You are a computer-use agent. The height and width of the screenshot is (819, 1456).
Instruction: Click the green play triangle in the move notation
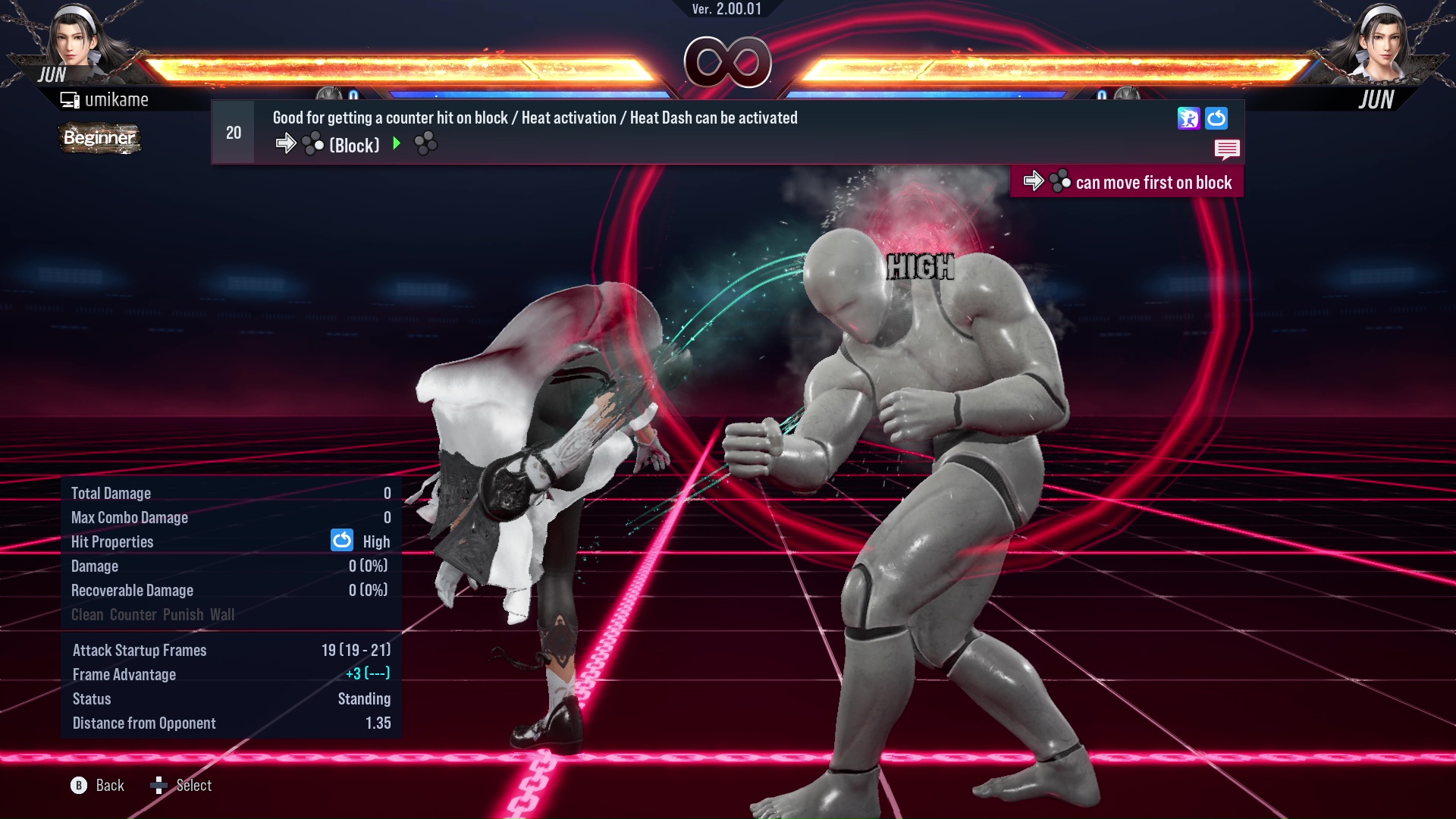397,144
